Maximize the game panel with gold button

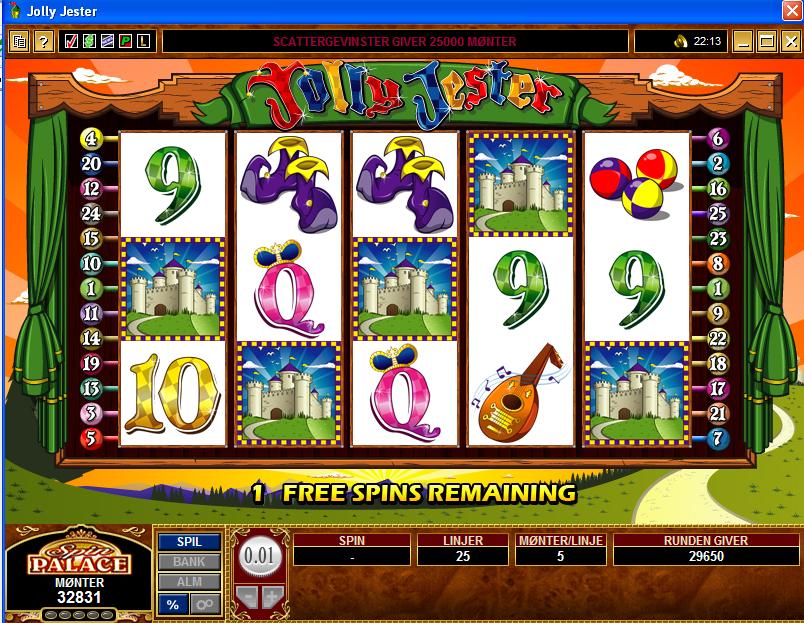[766, 42]
